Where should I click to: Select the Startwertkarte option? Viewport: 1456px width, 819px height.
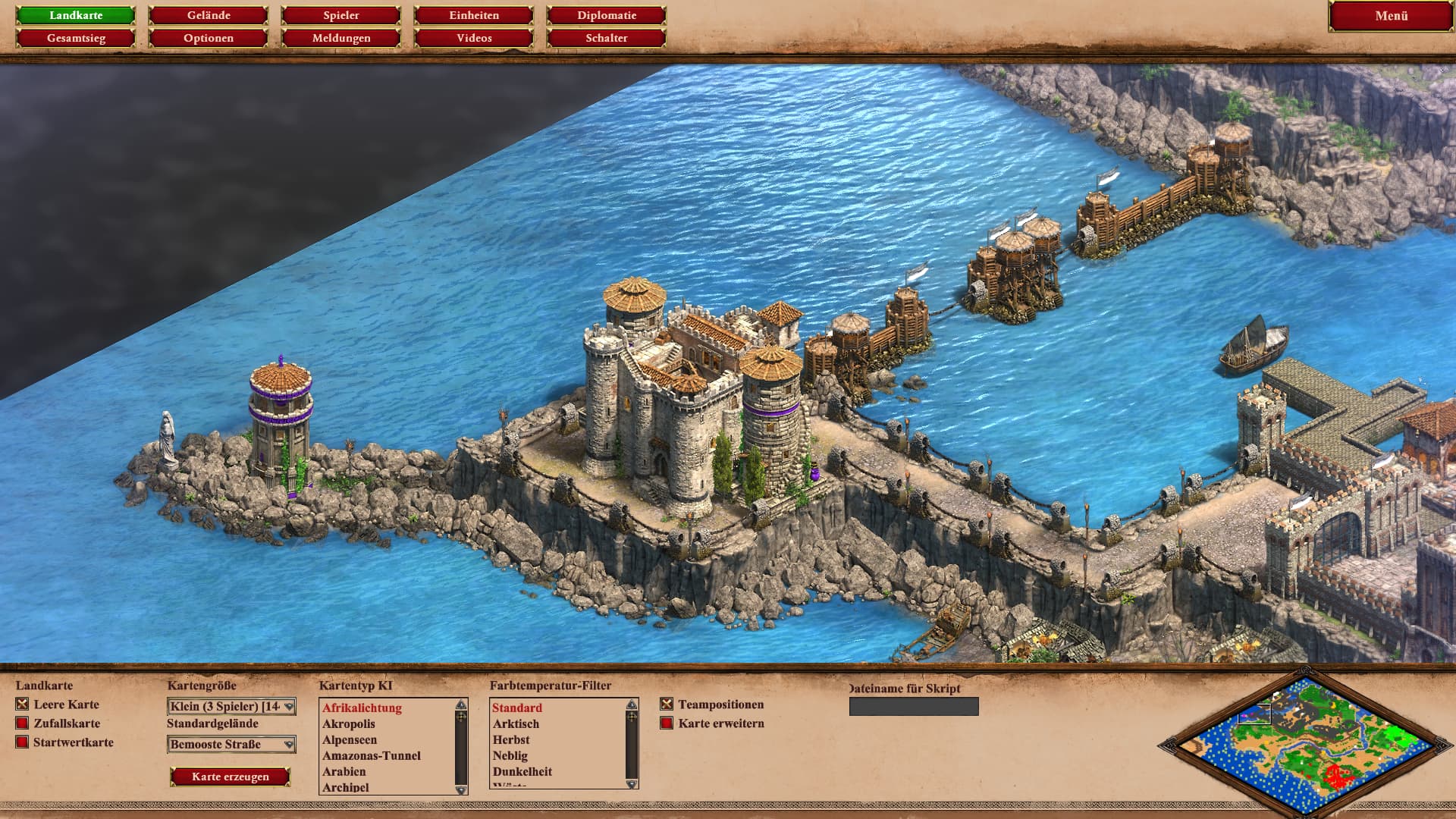tap(22, 742)
